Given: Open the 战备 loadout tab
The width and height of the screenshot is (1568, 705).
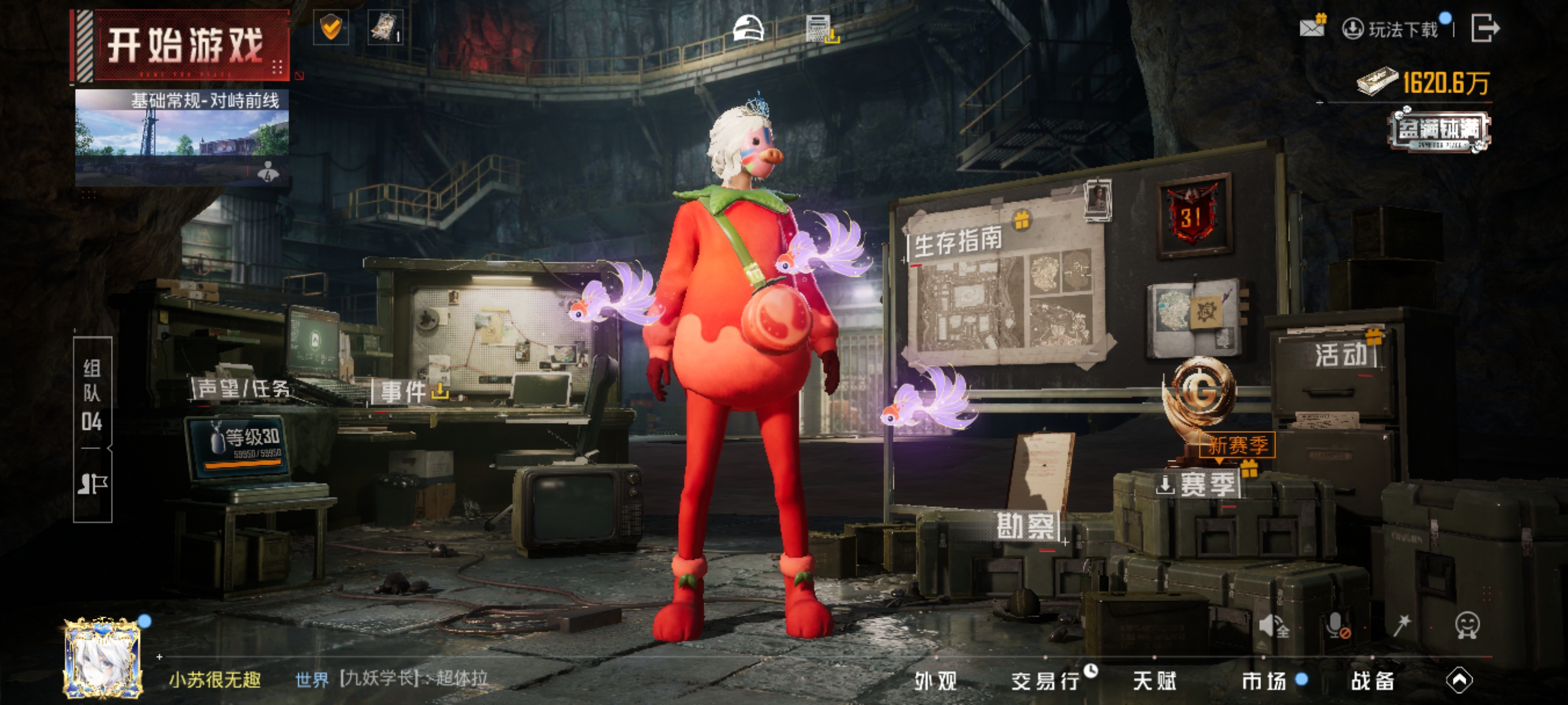Looking at the screenshot, I should pyautogui.click(x=1373, y=681).
